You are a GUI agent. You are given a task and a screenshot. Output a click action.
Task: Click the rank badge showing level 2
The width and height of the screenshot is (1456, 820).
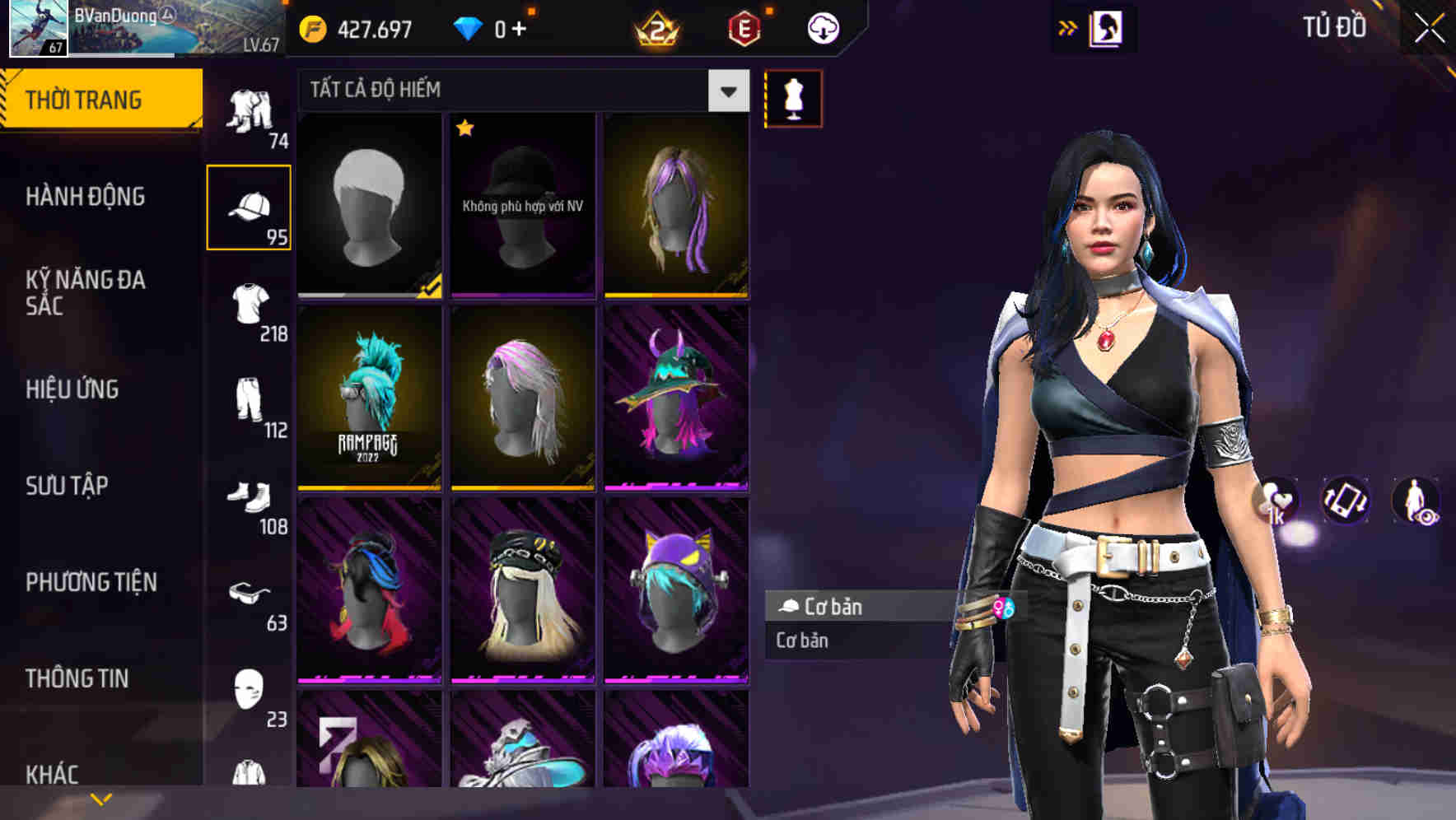[655, 27]
